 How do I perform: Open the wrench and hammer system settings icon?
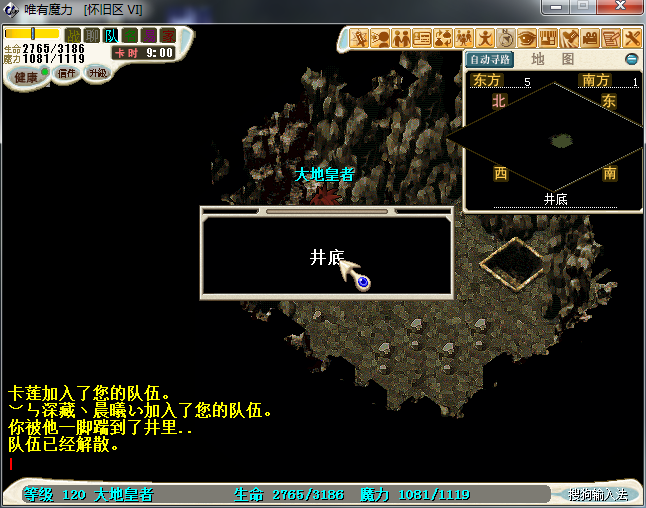[632, 38]
